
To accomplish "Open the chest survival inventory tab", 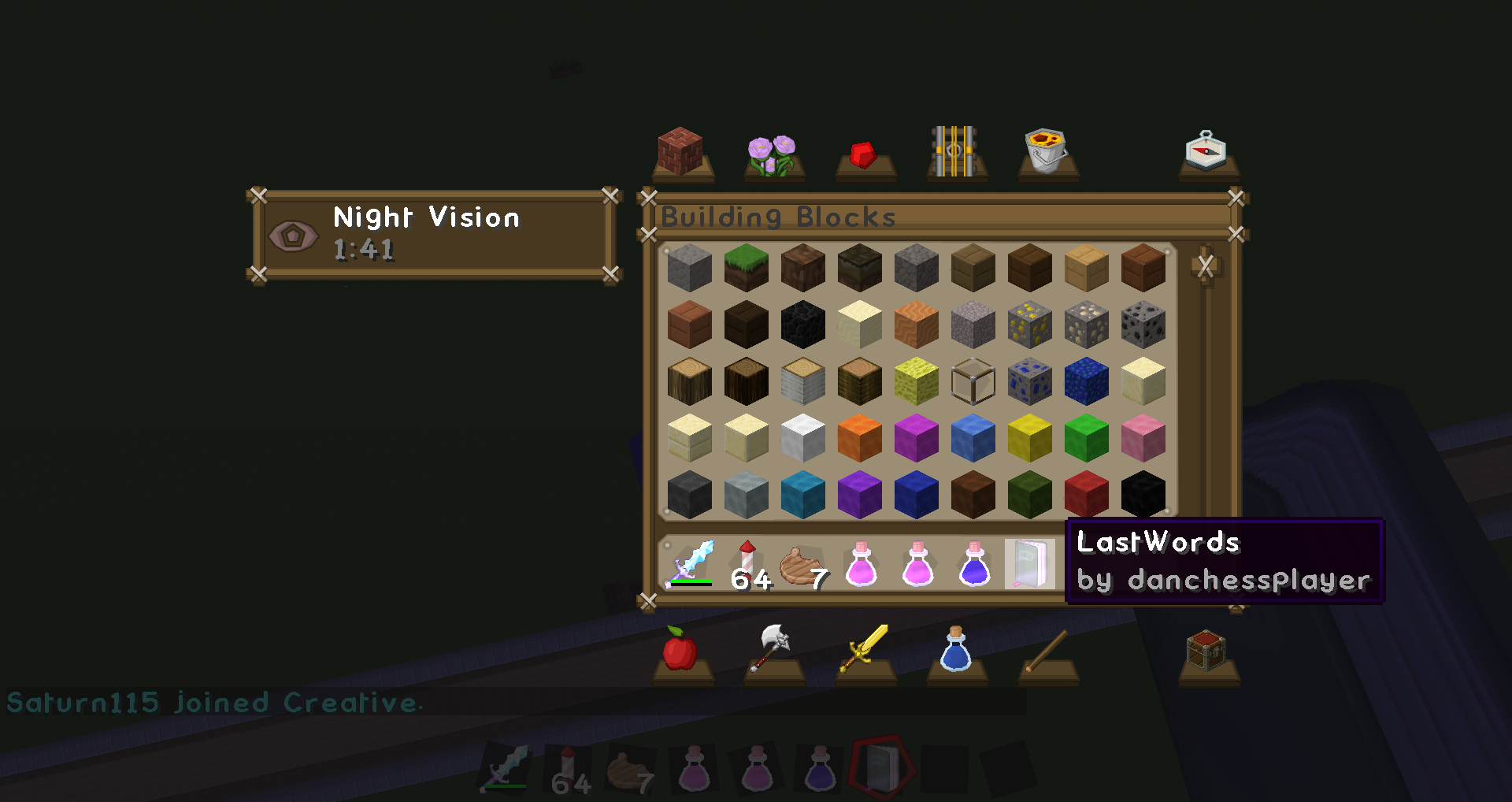I will [x=1206, y=651].
